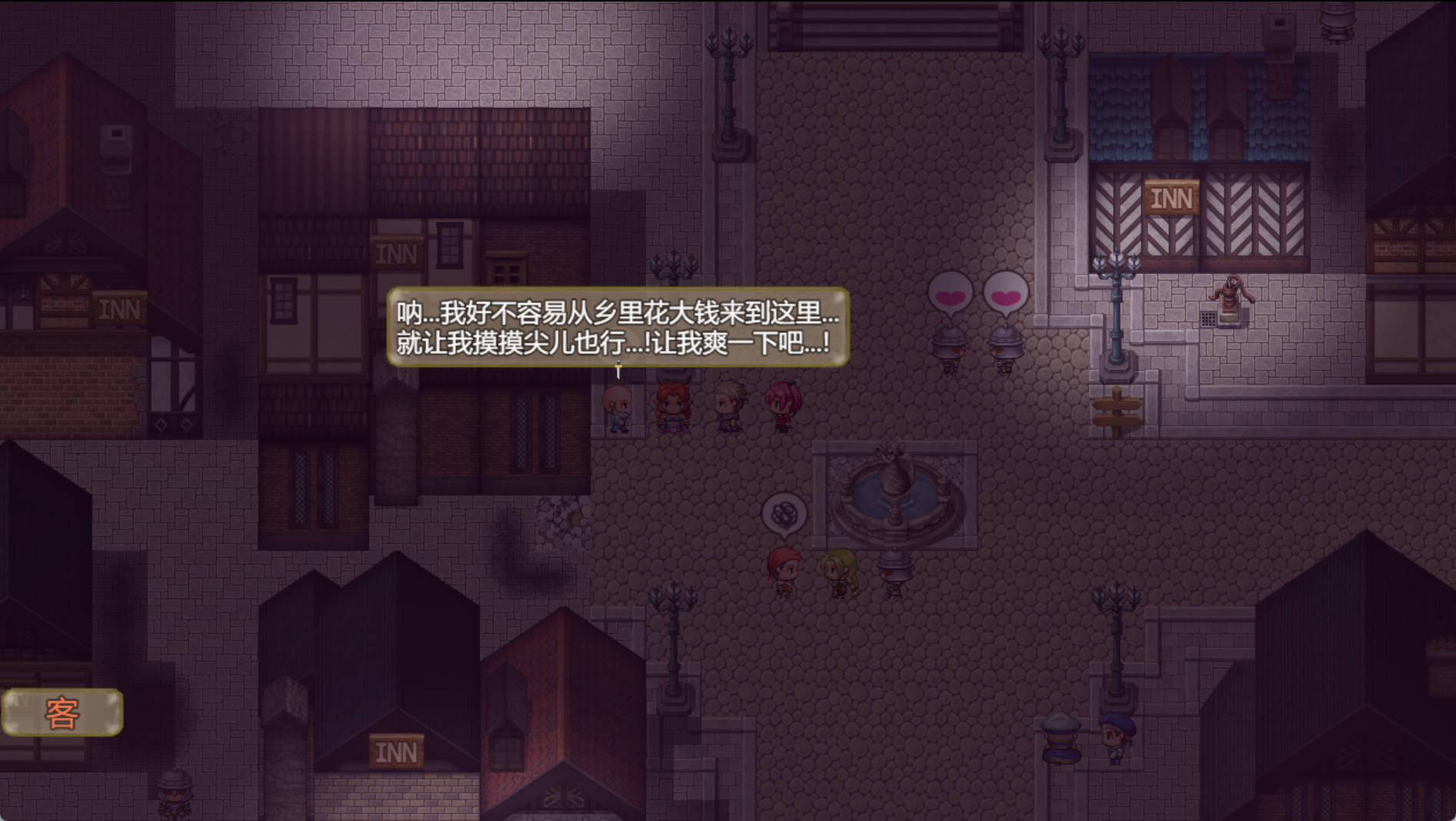
Task: Select the guard with the left heart bubble
Action: (x=948, y=349)
